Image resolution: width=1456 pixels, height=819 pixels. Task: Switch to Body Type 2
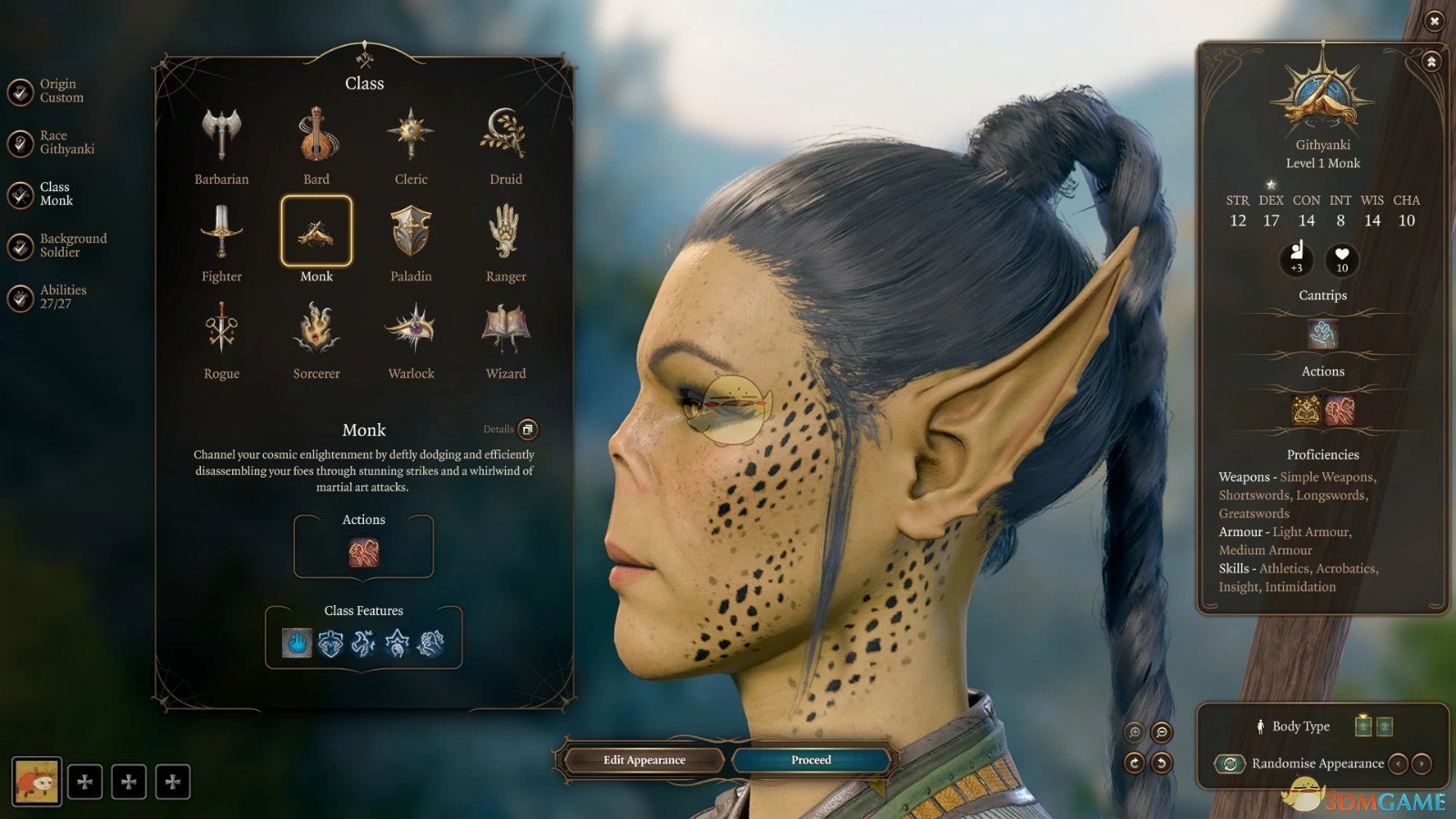pos(1383,726)
